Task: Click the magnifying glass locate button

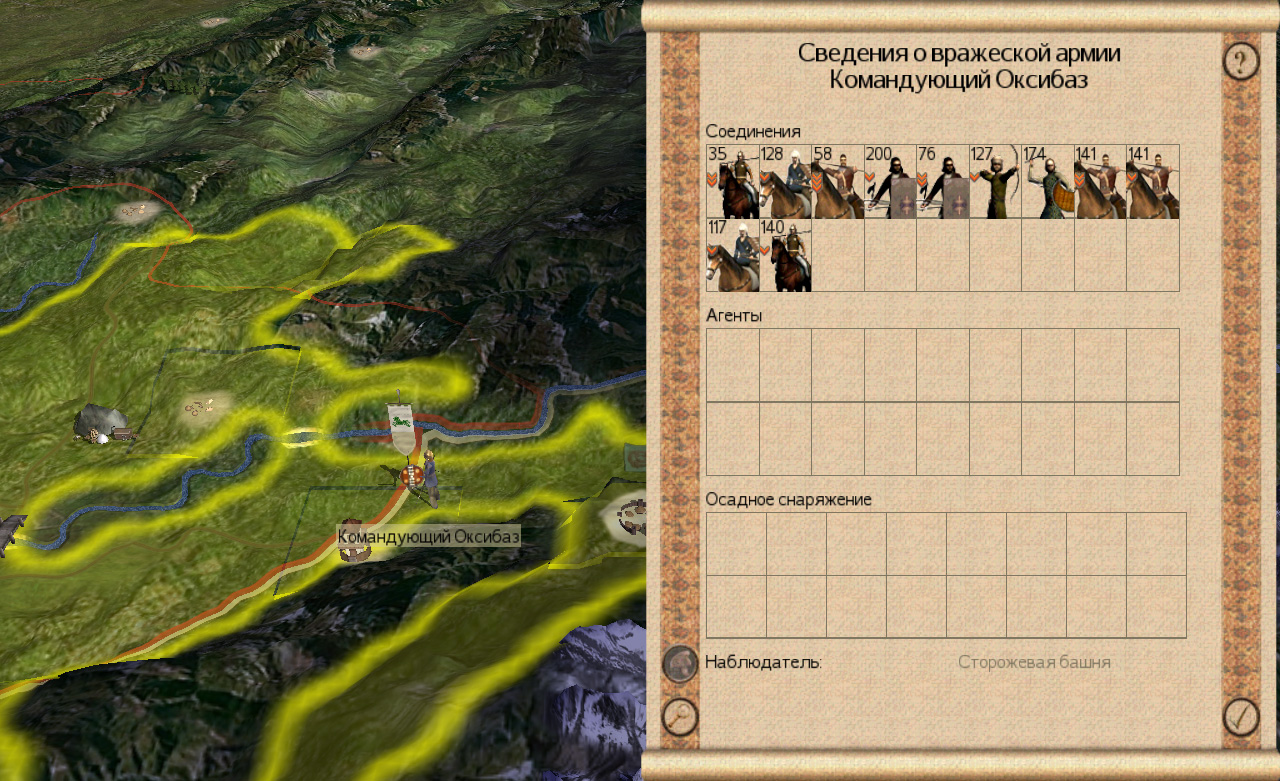Action: (680, 717)
